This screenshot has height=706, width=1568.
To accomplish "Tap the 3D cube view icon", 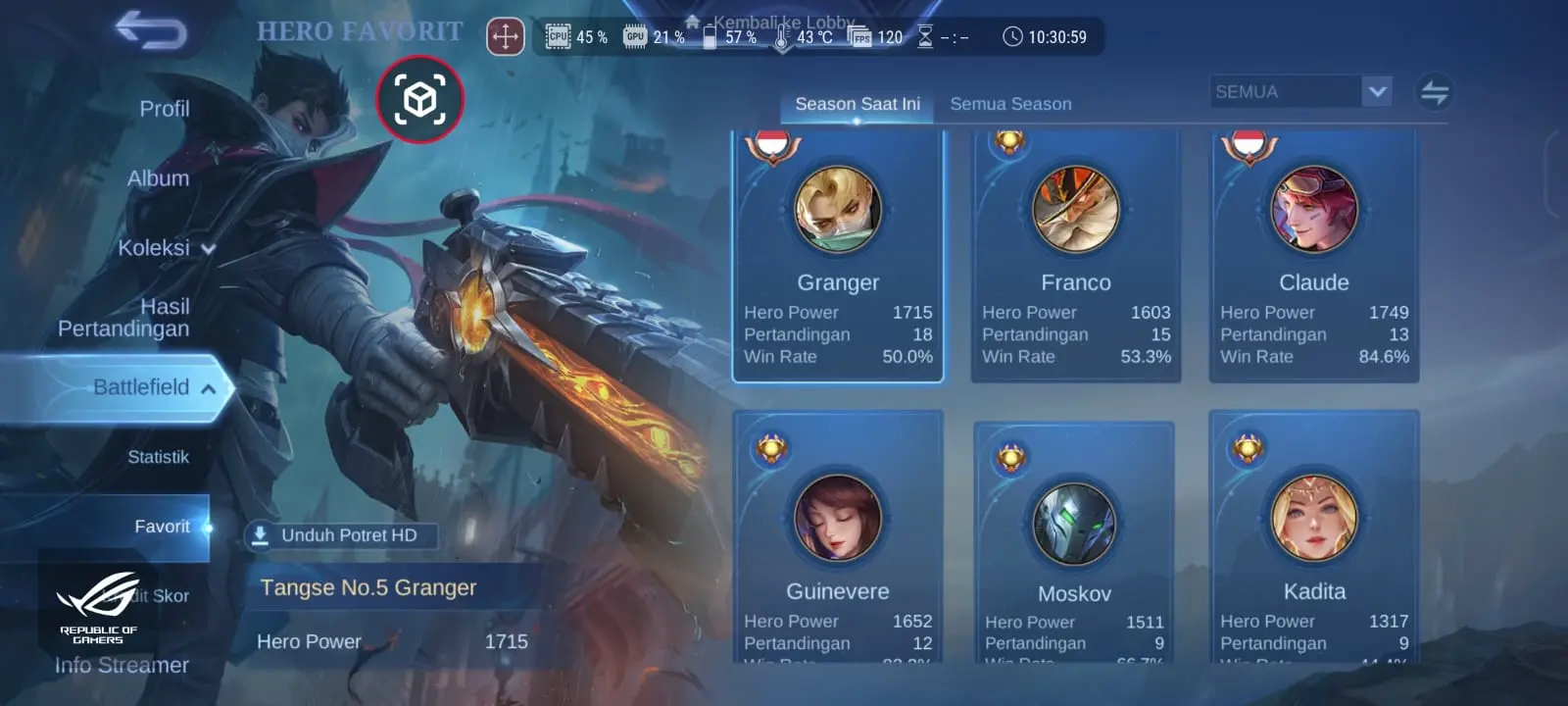I will click(419, 99).
